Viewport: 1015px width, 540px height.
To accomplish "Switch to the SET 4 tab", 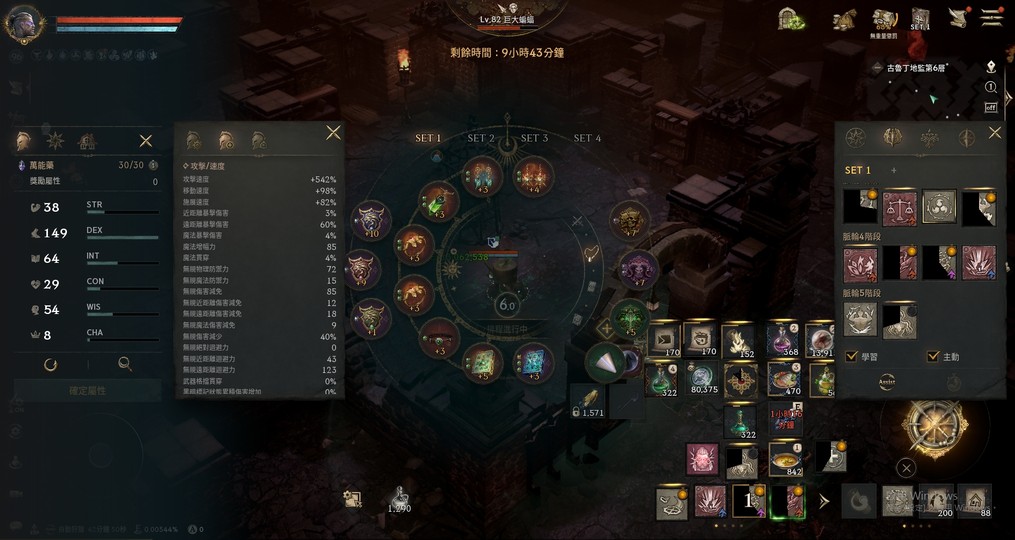I will 587,138.
